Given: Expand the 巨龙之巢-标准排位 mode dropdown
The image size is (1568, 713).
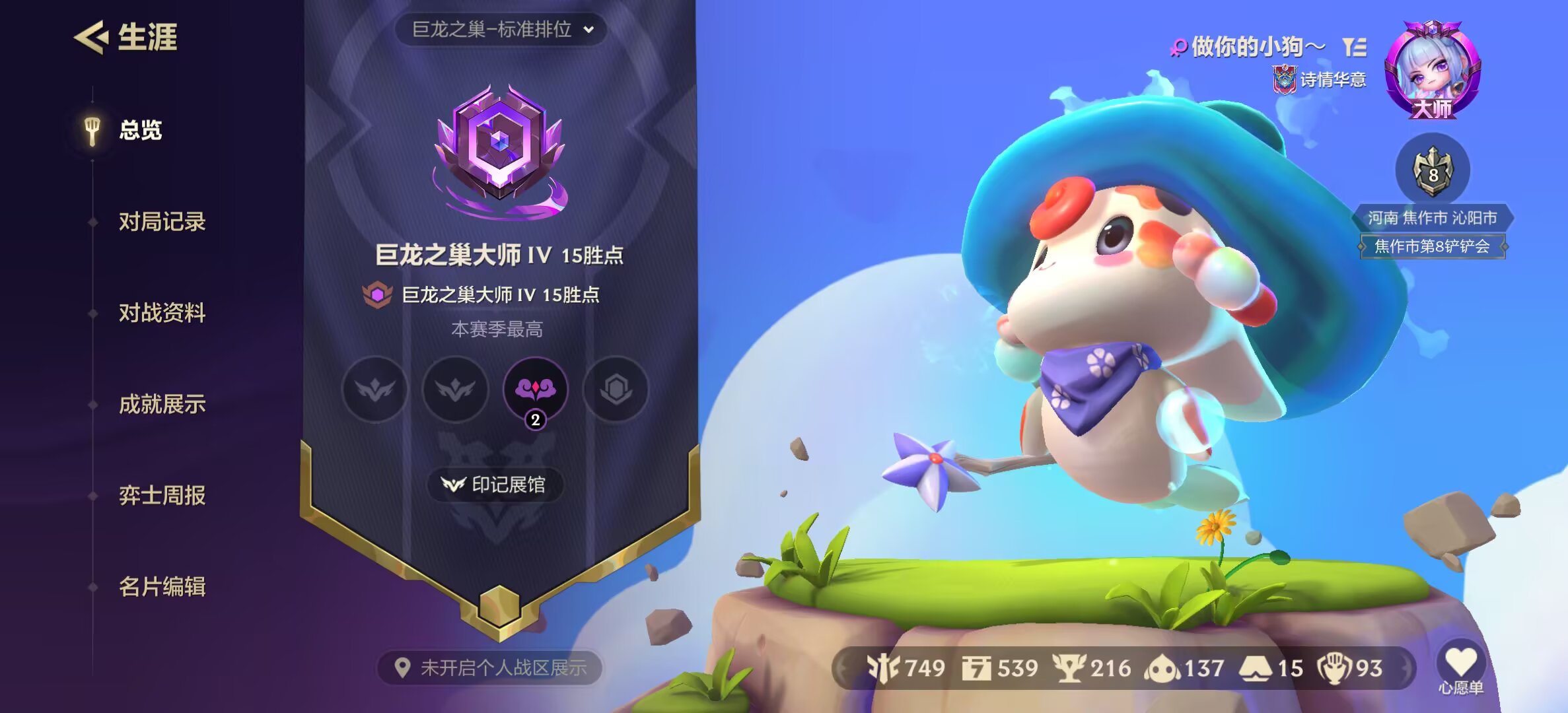Looking at the screenshot, I should [501, 30].
